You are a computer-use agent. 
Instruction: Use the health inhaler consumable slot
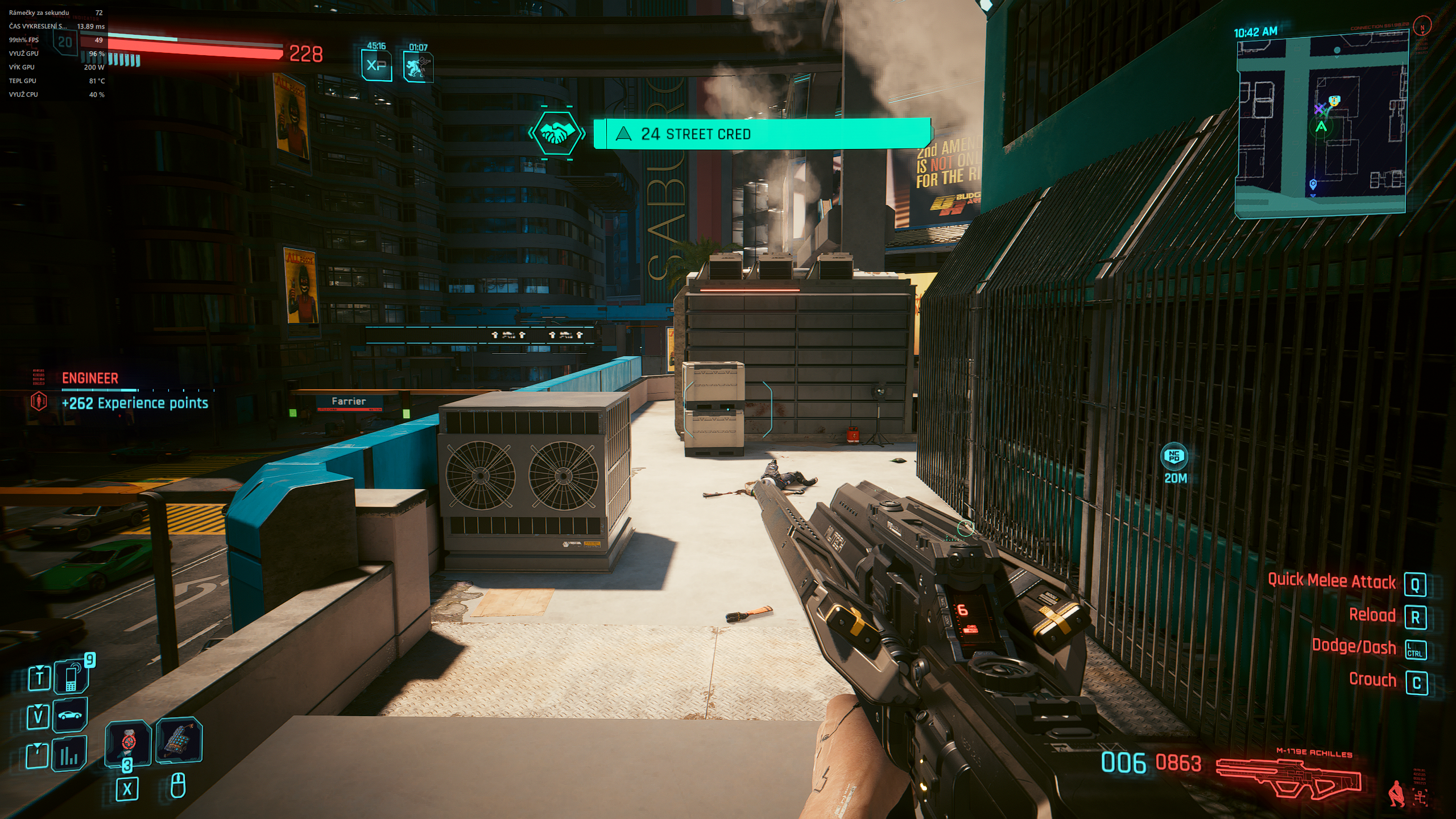pos(128,742)
